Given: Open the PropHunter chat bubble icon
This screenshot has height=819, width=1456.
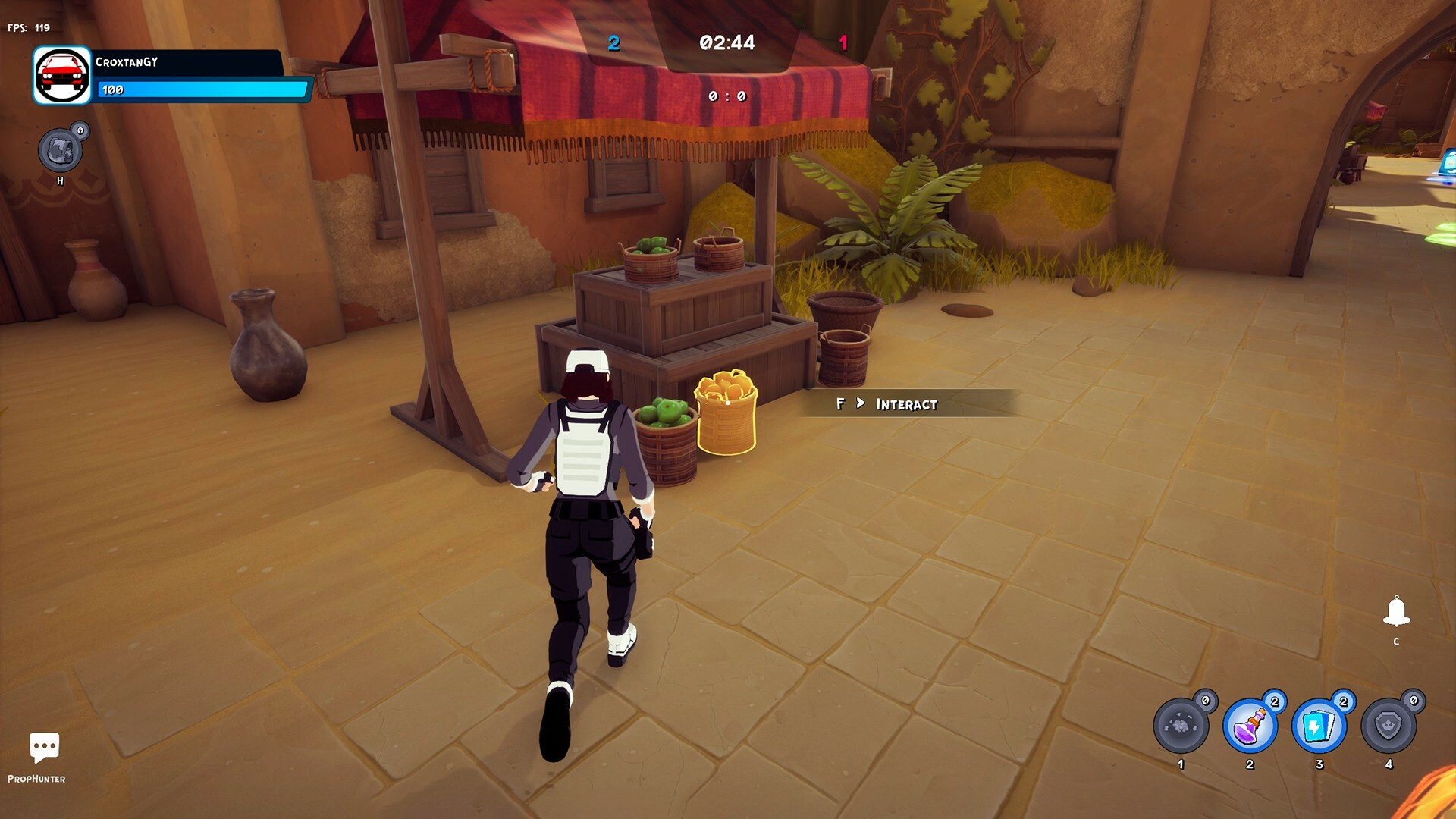Looking at the screenshot, I should 43,747.
